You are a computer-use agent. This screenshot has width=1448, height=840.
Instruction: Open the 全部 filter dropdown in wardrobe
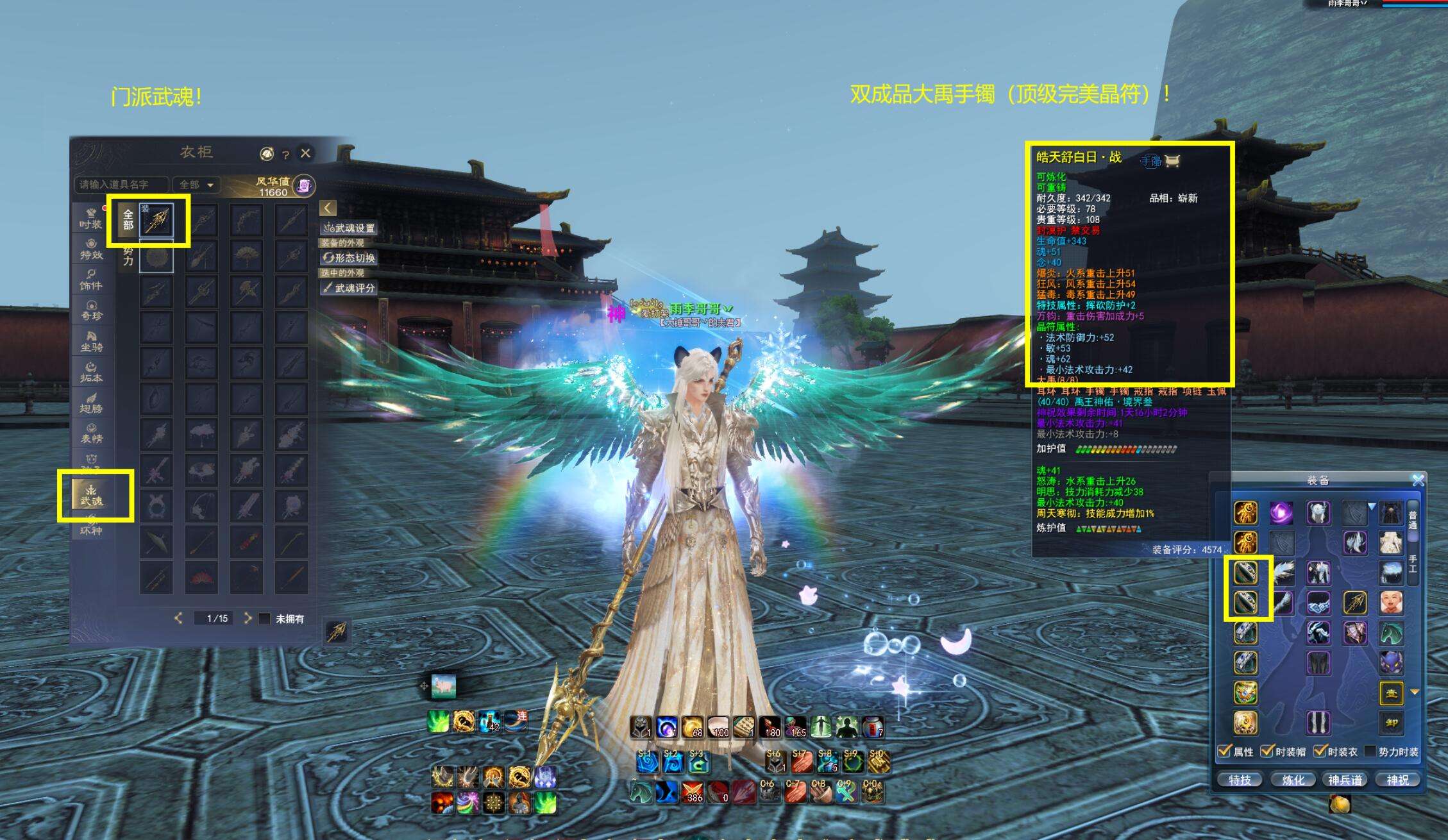coord(196,185)
